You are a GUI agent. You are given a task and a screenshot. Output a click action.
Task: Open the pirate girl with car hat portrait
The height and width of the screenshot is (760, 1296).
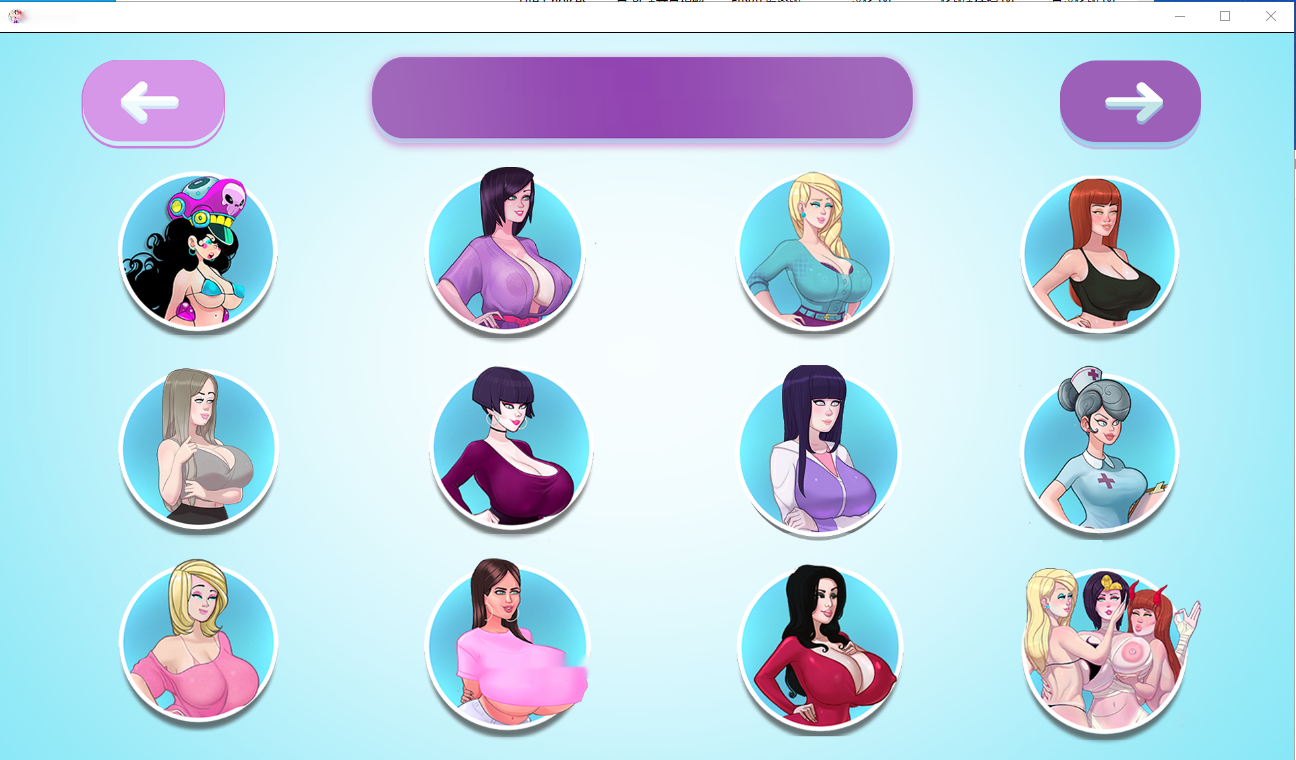197,250
